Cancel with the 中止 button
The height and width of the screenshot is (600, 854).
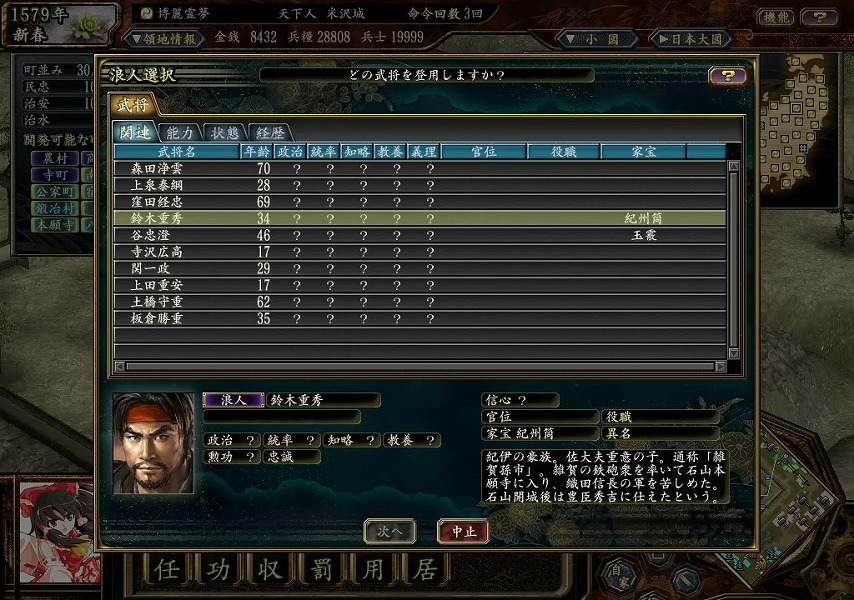464,531
